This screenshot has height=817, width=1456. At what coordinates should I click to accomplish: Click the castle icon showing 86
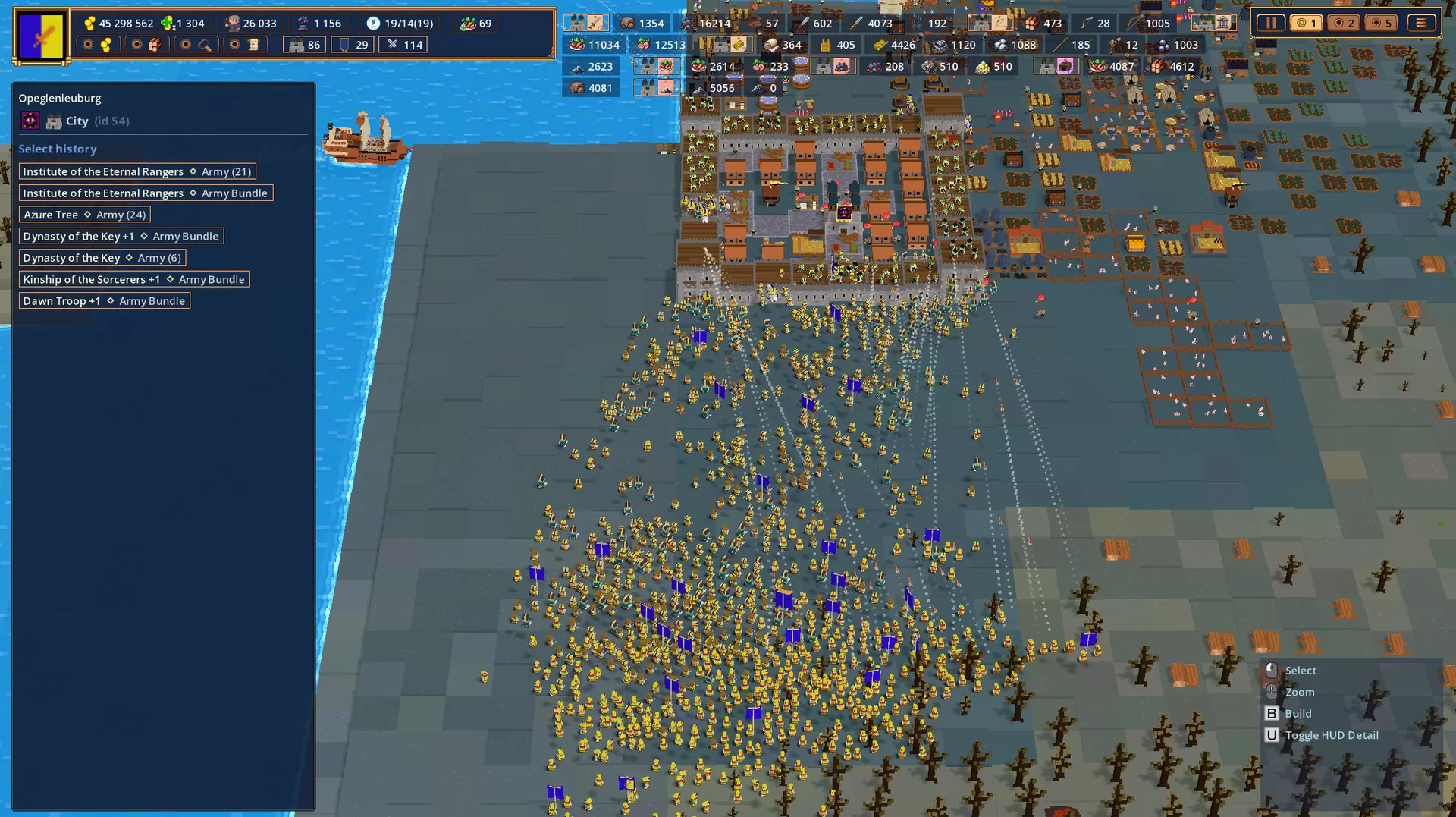coord(295,45)
